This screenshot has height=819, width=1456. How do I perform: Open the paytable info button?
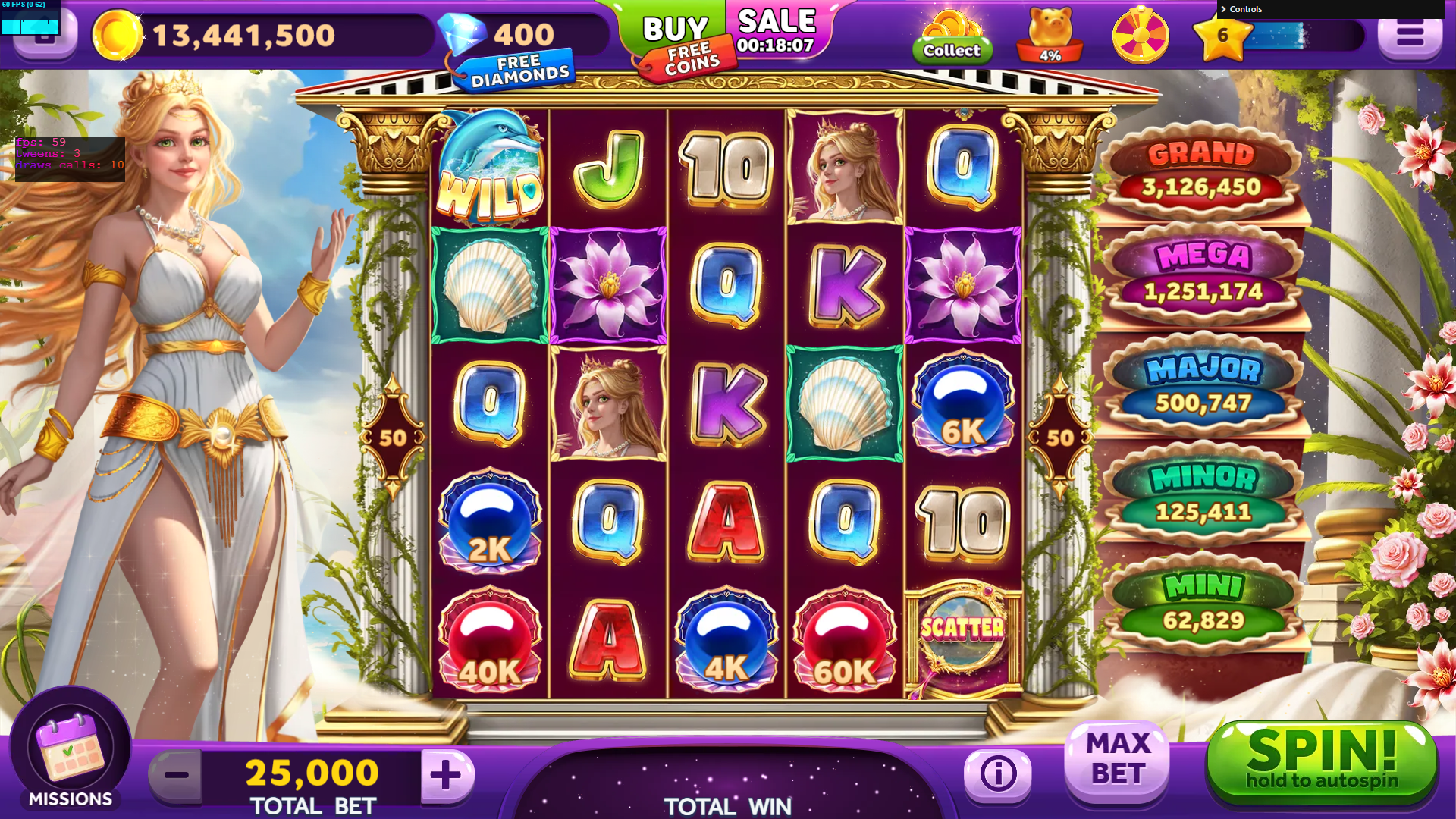pos(998,773)
